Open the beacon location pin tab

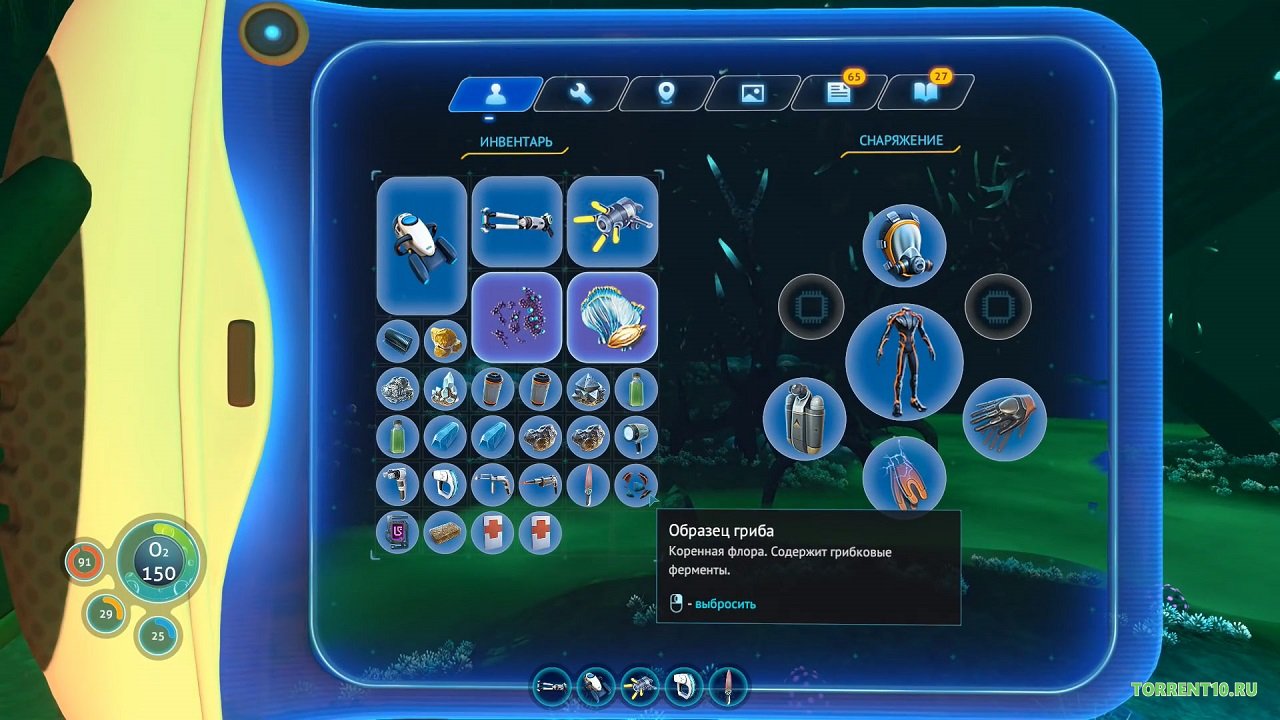tap(666, 94)
